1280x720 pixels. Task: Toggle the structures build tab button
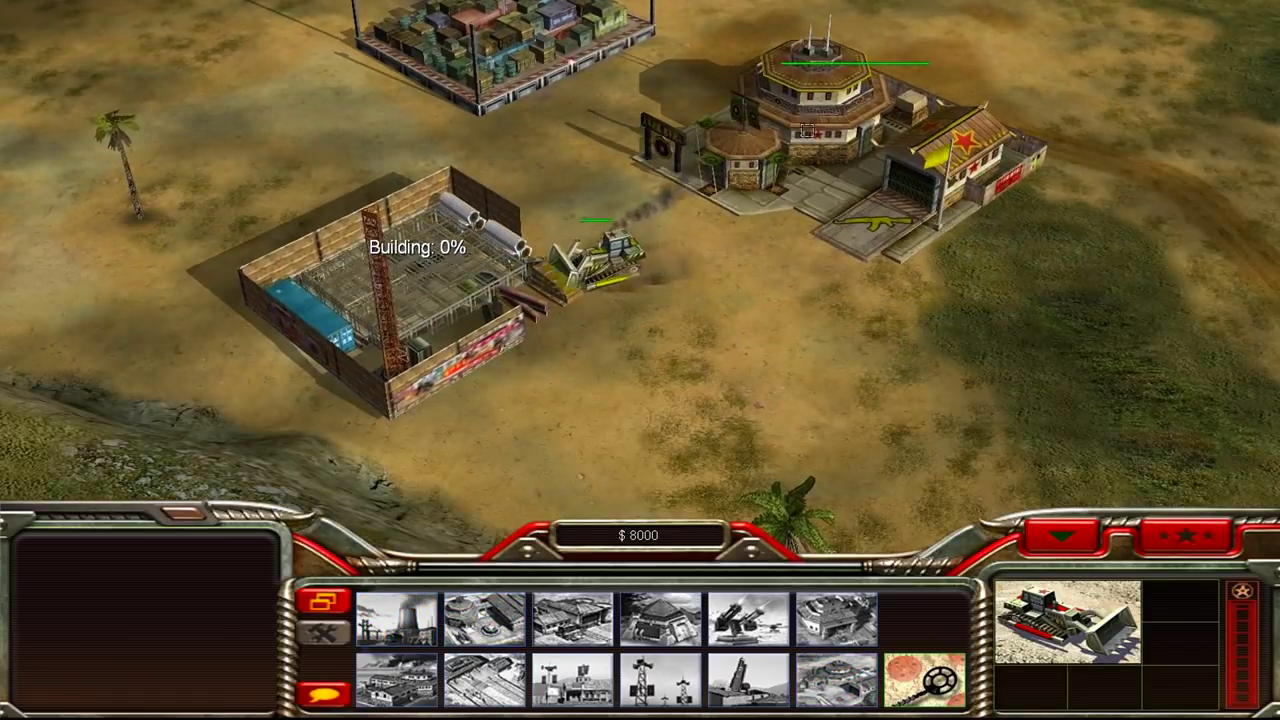pyautogui.click(x=323, y=601)
